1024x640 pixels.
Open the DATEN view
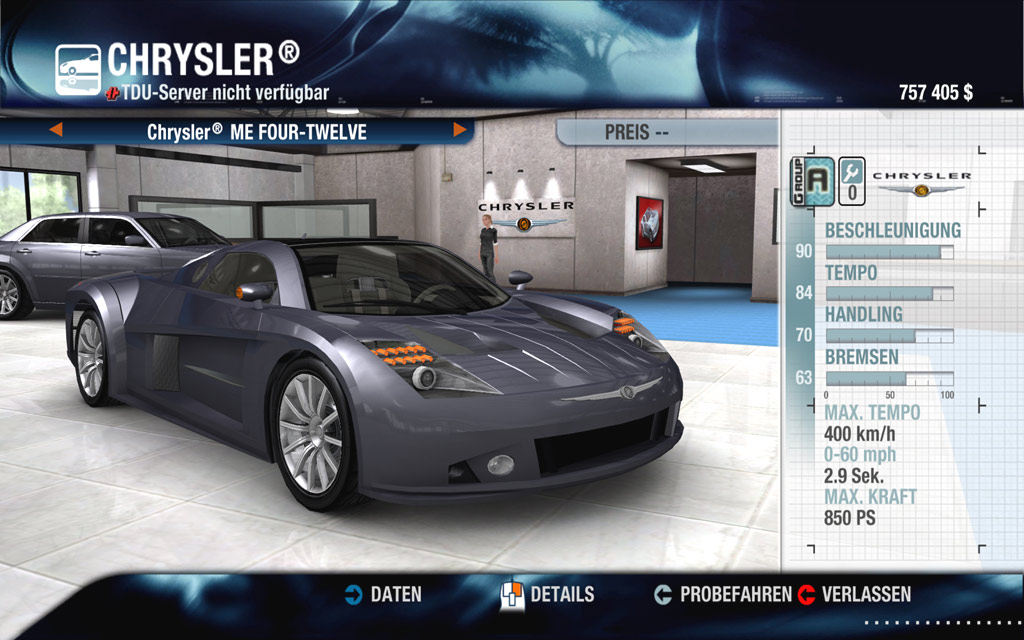click(383, 594)
